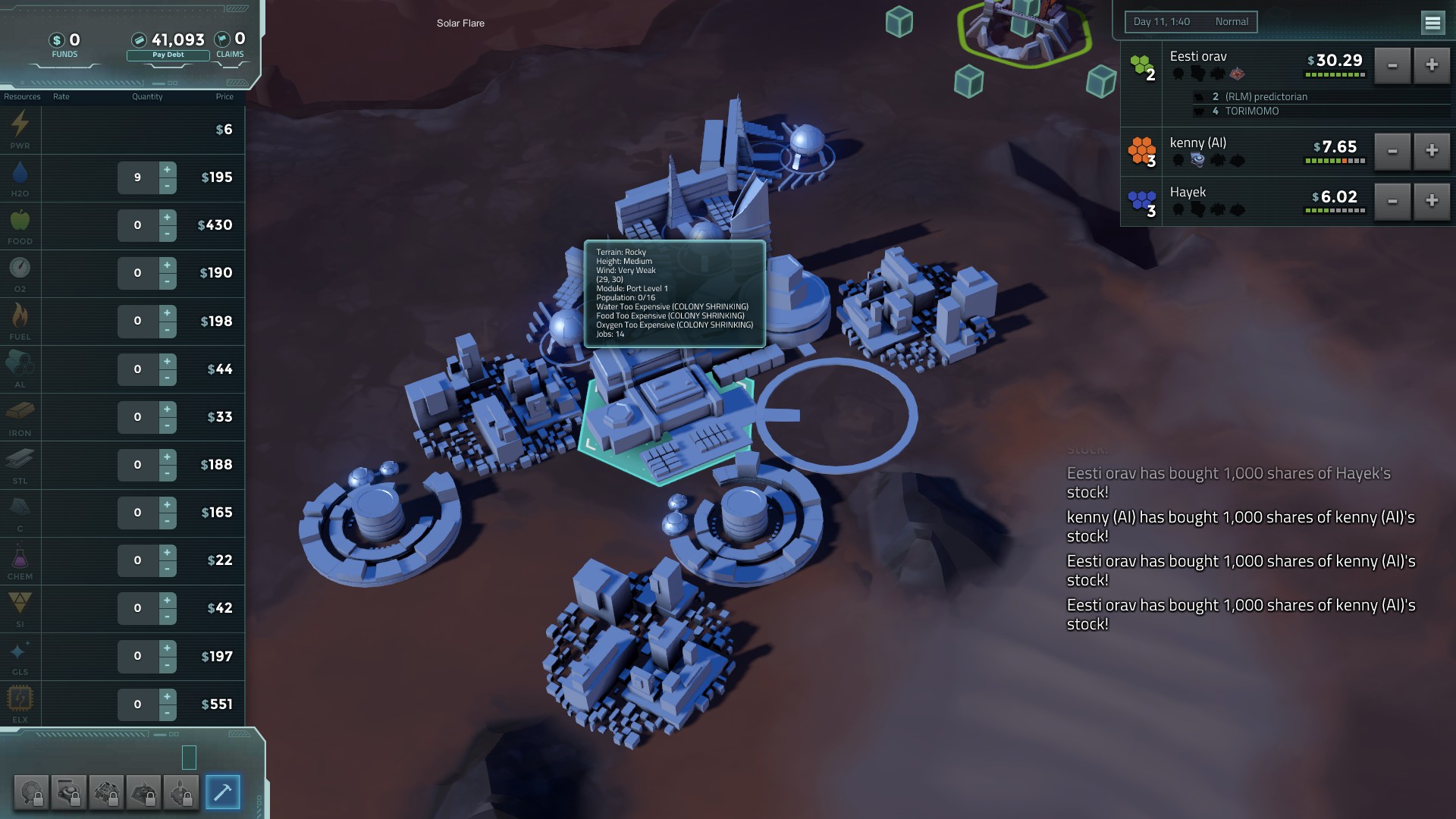Viewport: 1456px width, 819px height.
Task: Increase steel quantity with plus stepper
Action: pyautogui.click(x=167, y=457)
